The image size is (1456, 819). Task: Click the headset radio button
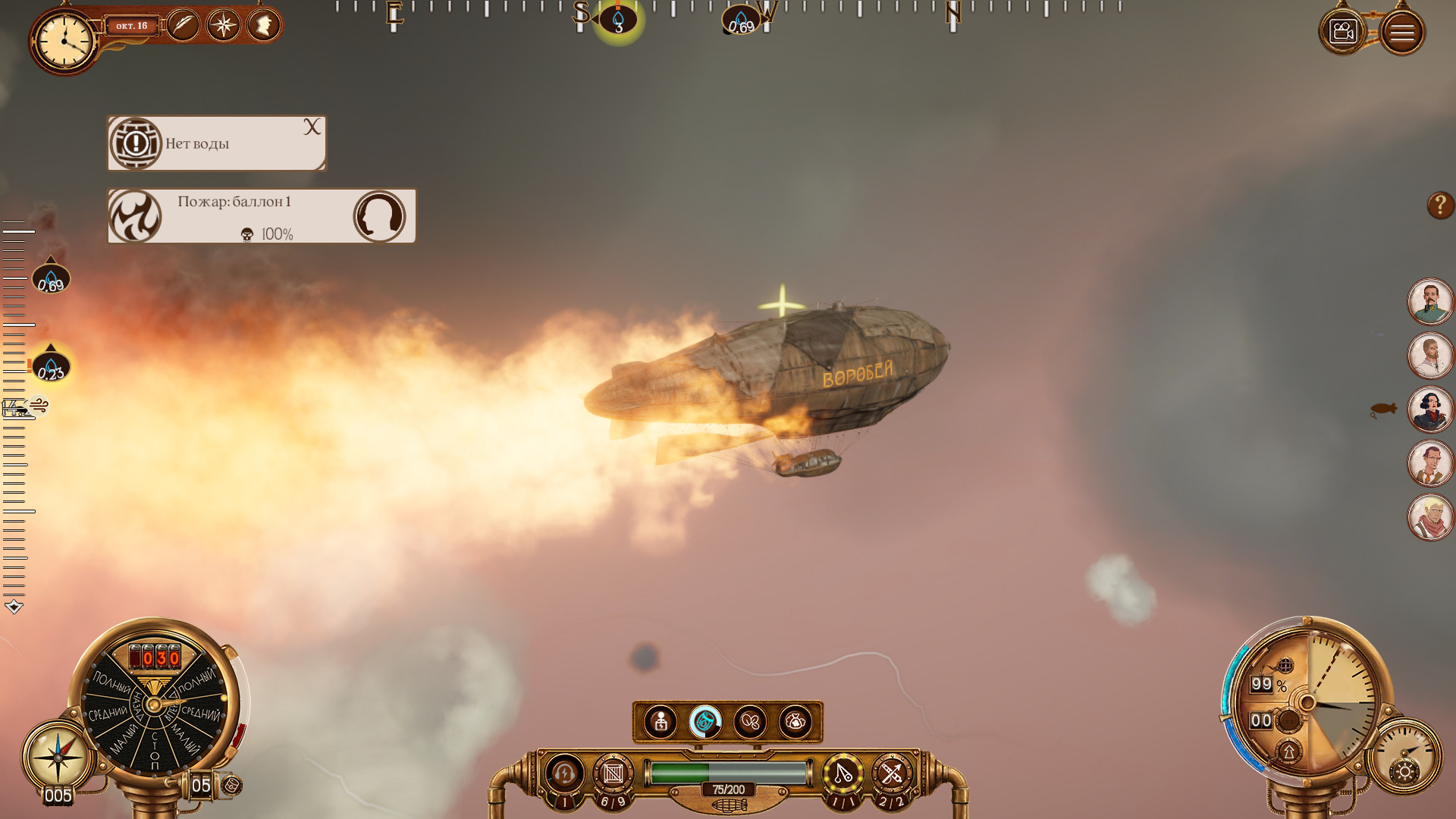tap(564, 774)
